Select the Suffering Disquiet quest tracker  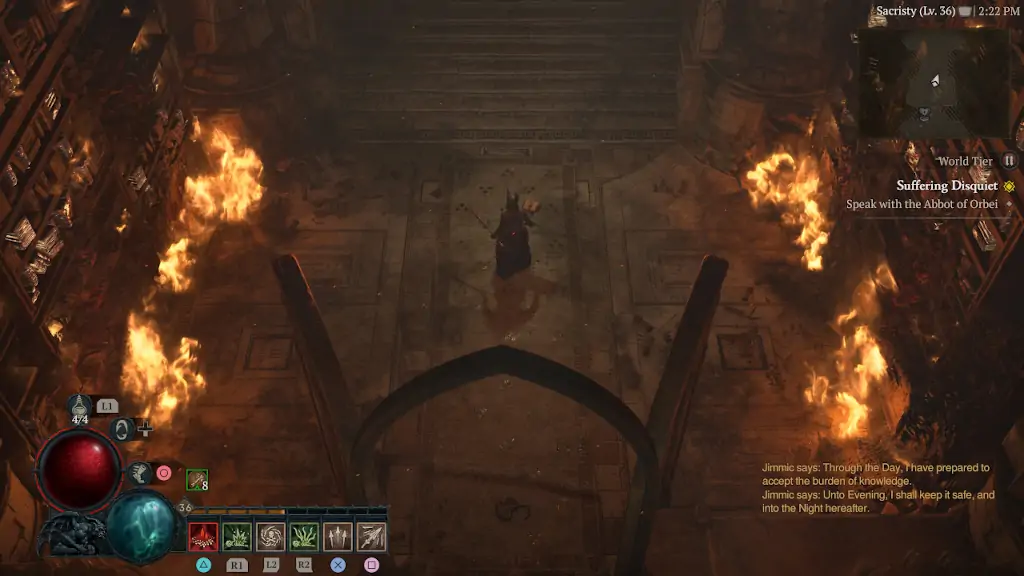(946, 186)
